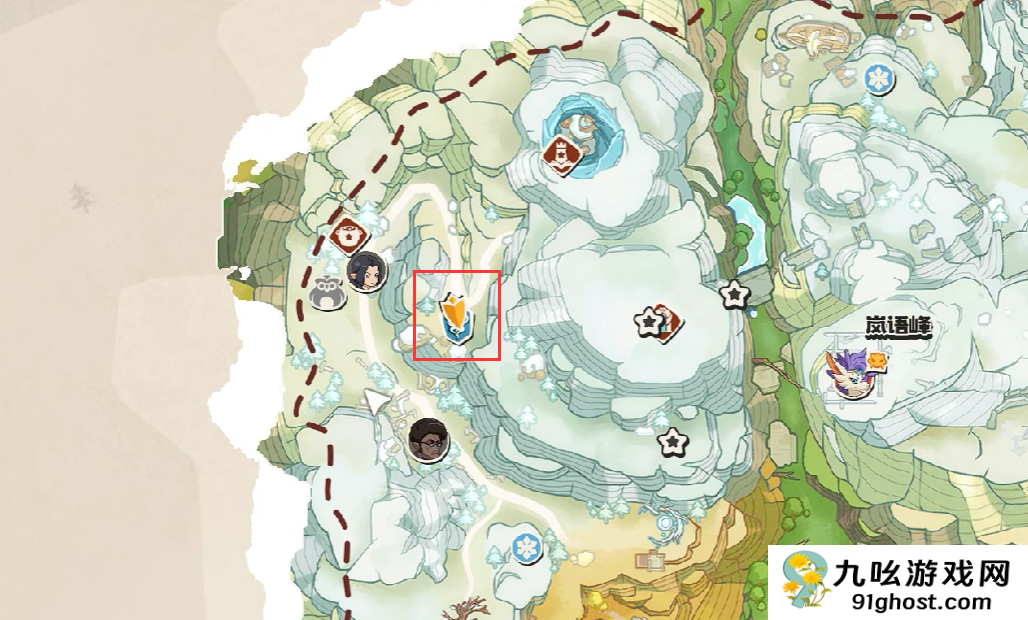Select the snowflake marker below the glasses NPC

click(x=526, y=547)
